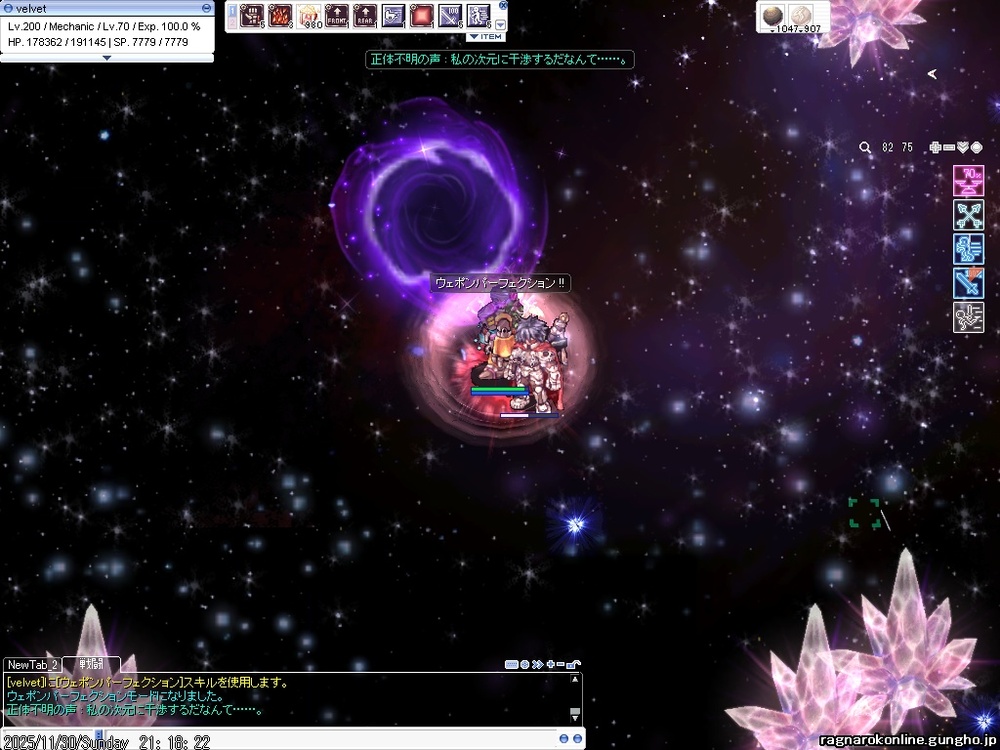1000x750 pixels.
Task: Activate the REAR arrow skill slot
Action: click(x=365, y=16)
